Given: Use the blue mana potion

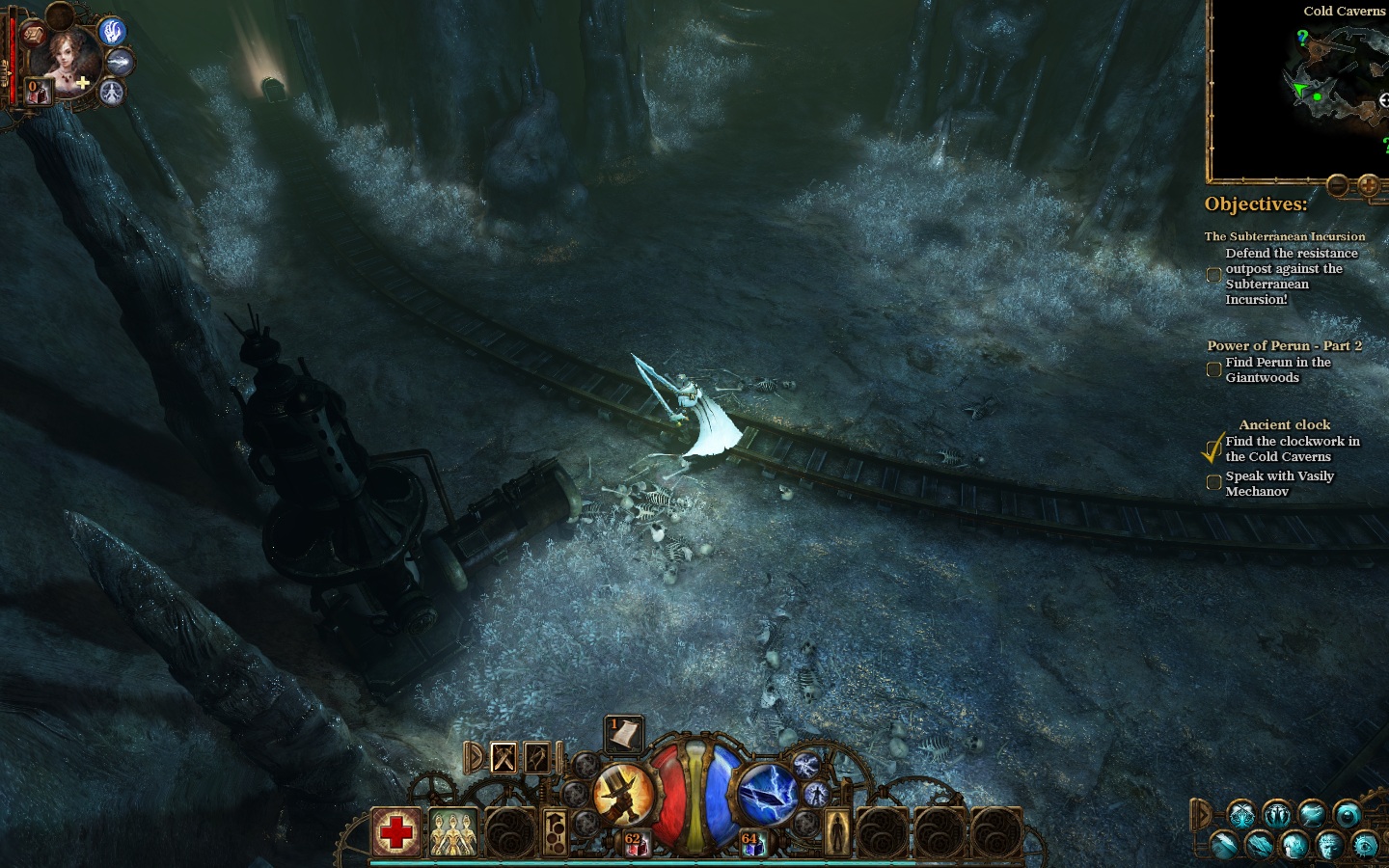Looking at the screenshot, I should 751,845.
